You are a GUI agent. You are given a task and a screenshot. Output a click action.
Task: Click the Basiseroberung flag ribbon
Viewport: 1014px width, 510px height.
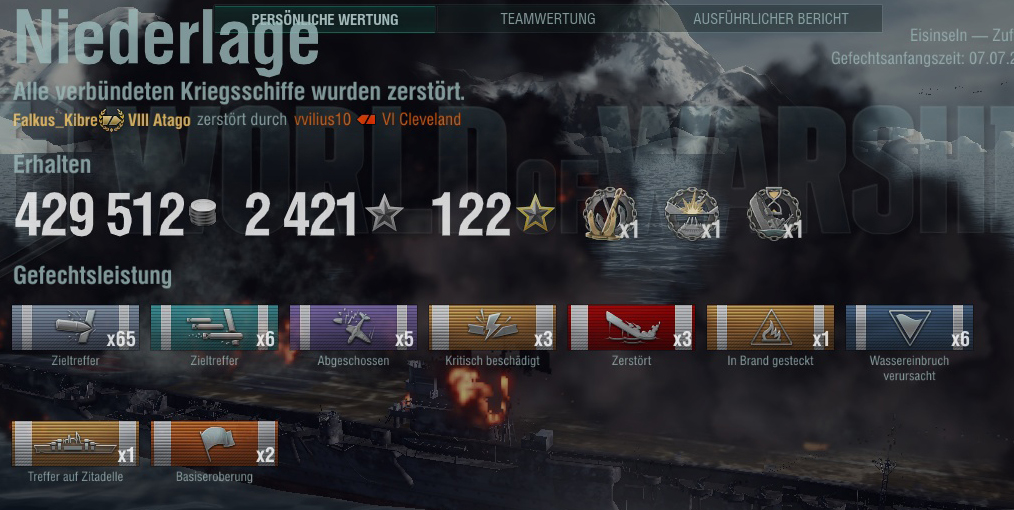pyautogui.click(x=214, y=444)
